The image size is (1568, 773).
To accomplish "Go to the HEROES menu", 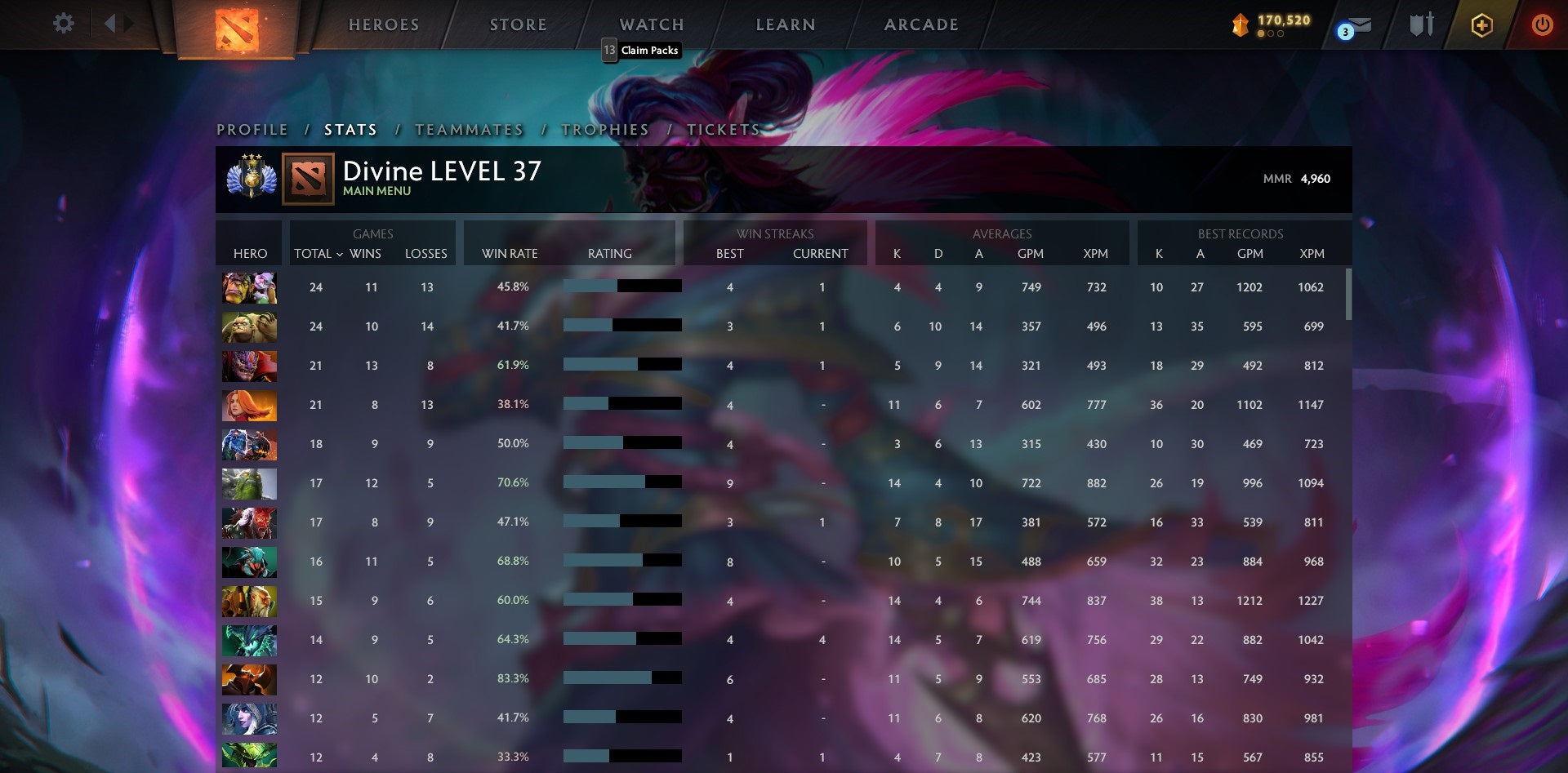I will (x=382, y=24).
